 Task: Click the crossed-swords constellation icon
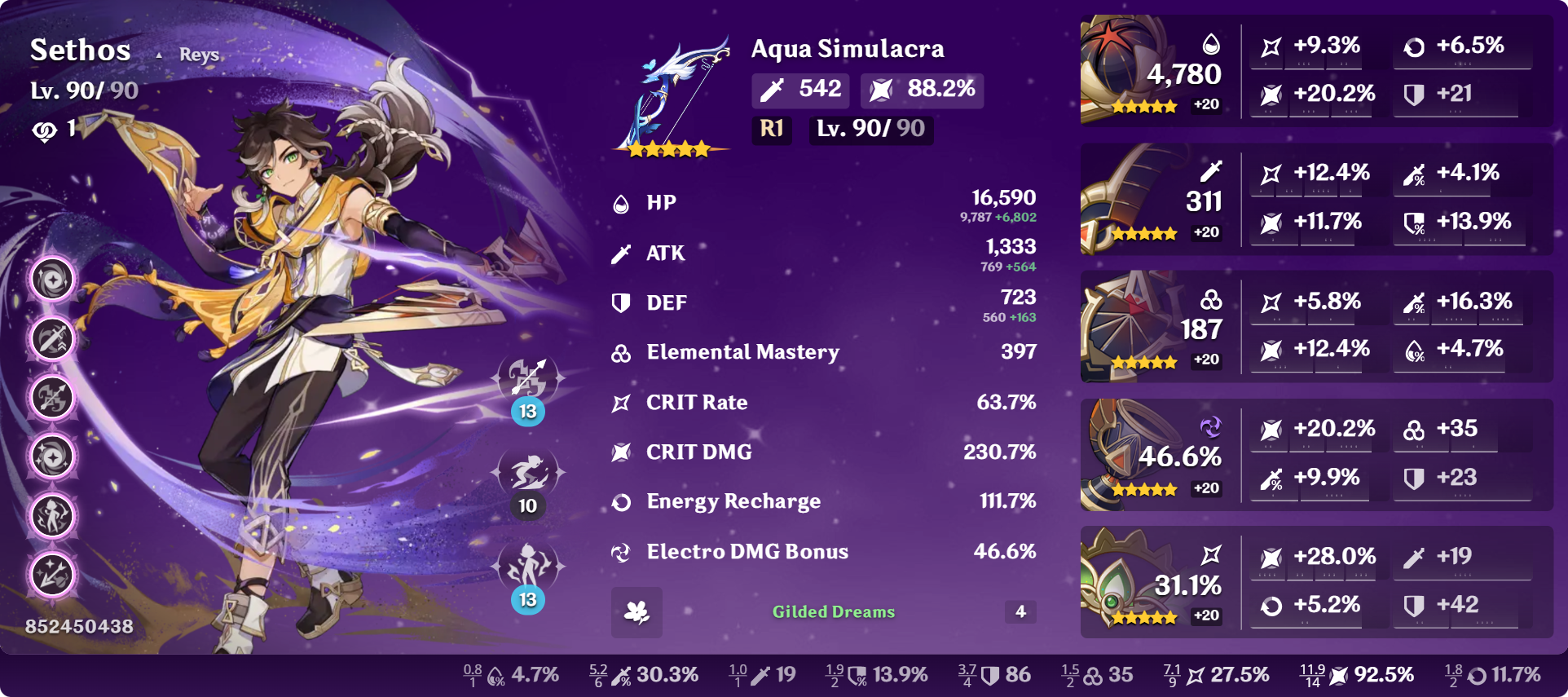click(x=51, y=337)
